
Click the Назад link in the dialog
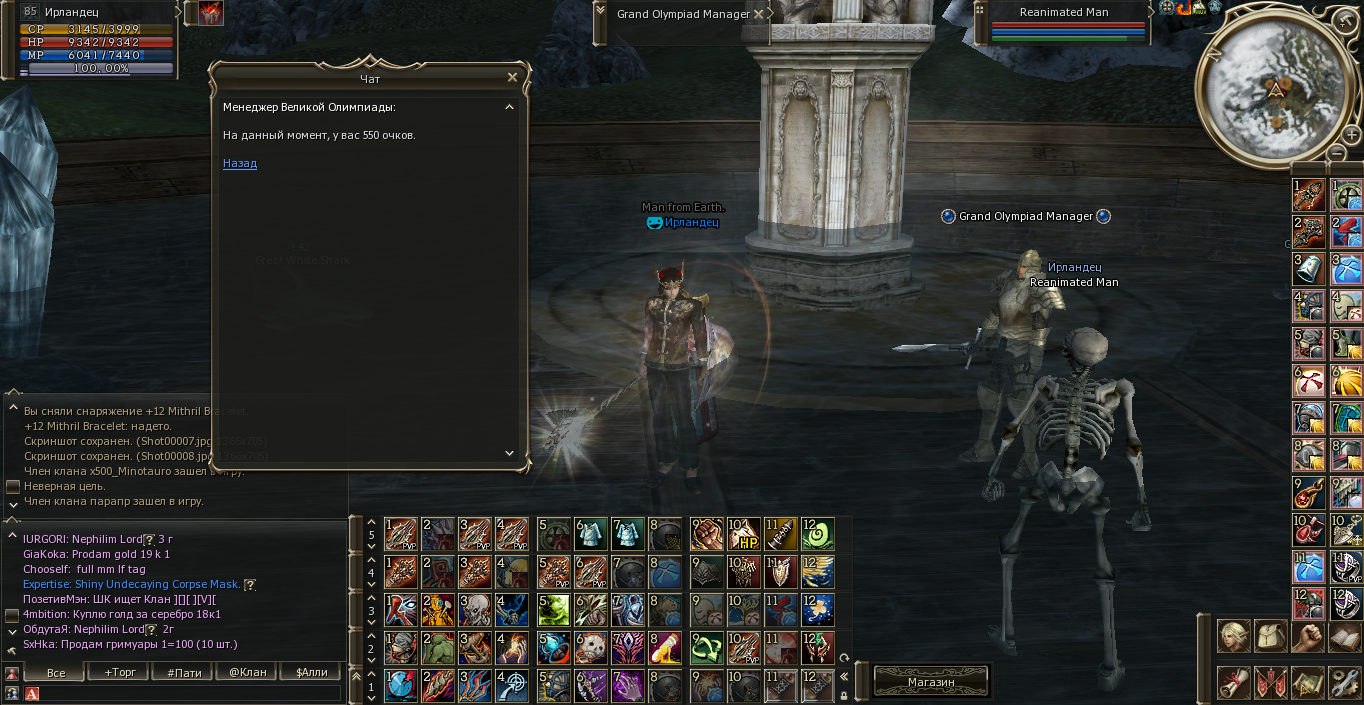[240, 163]
